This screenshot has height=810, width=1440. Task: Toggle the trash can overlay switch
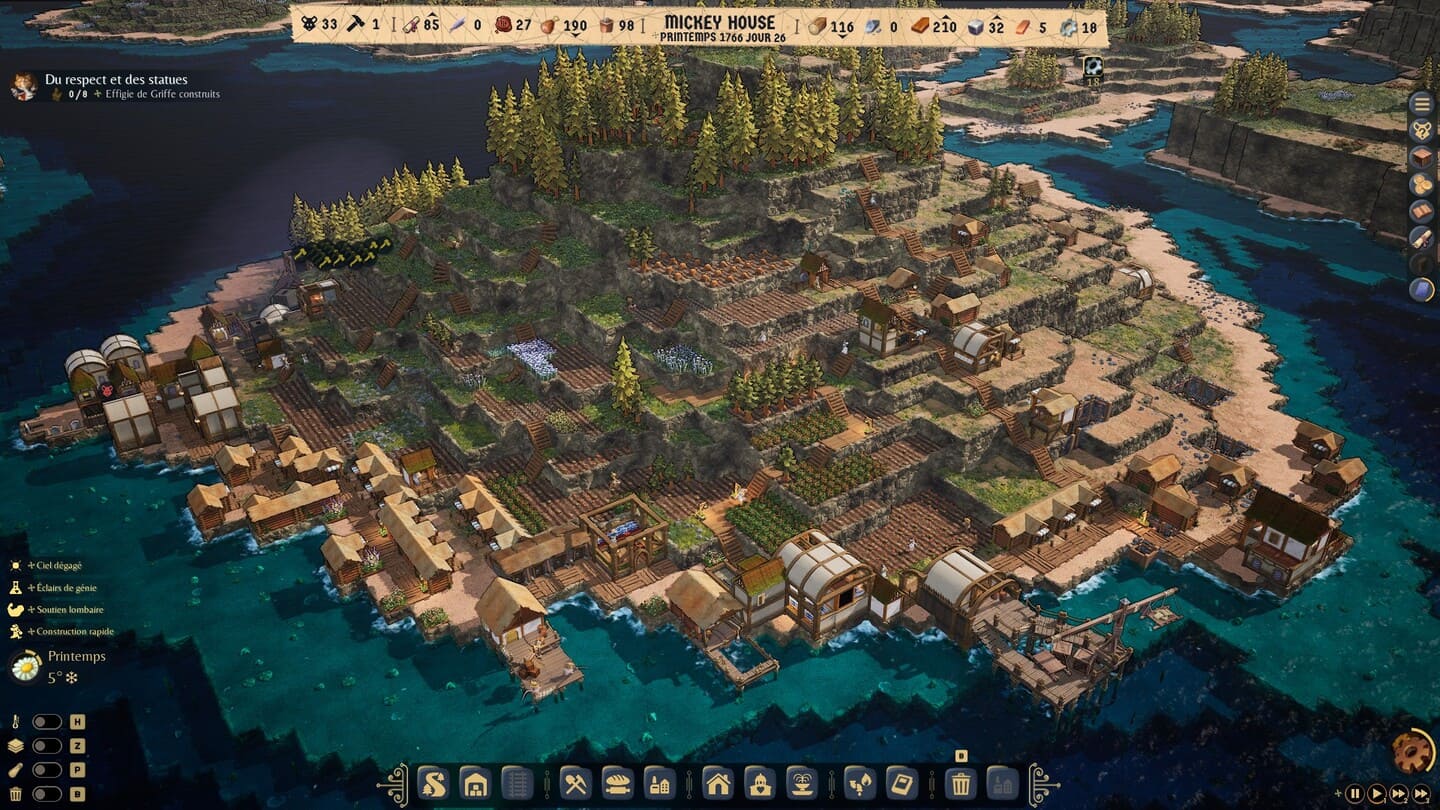click(x=47, y=794)
